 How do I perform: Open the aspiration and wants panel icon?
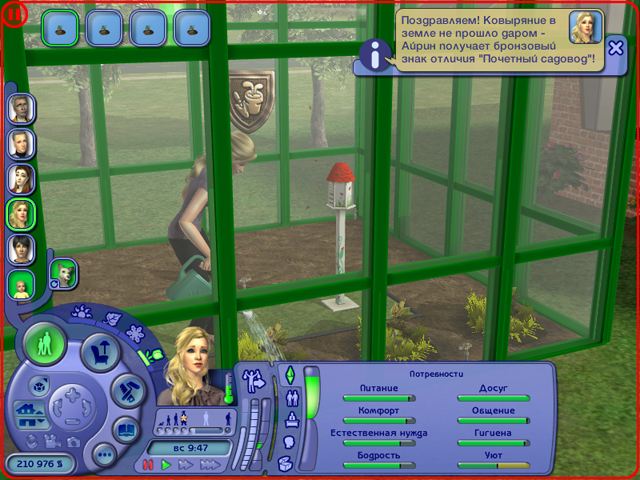255,378
